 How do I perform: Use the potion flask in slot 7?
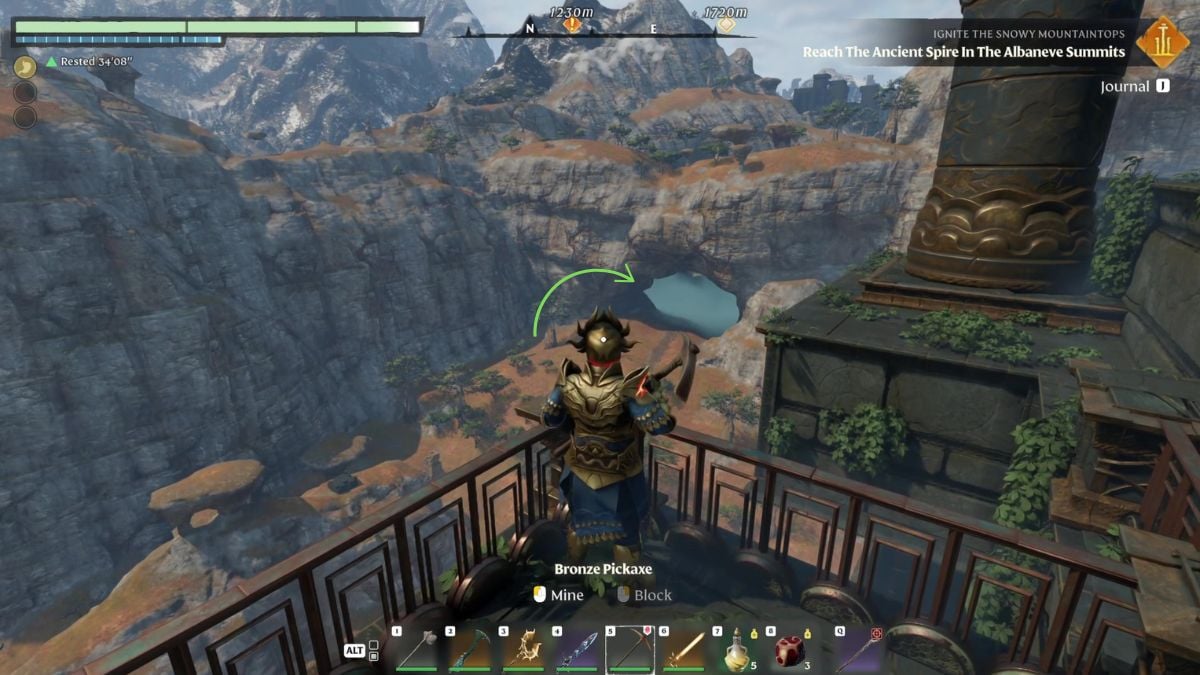[x=738, y=651]
